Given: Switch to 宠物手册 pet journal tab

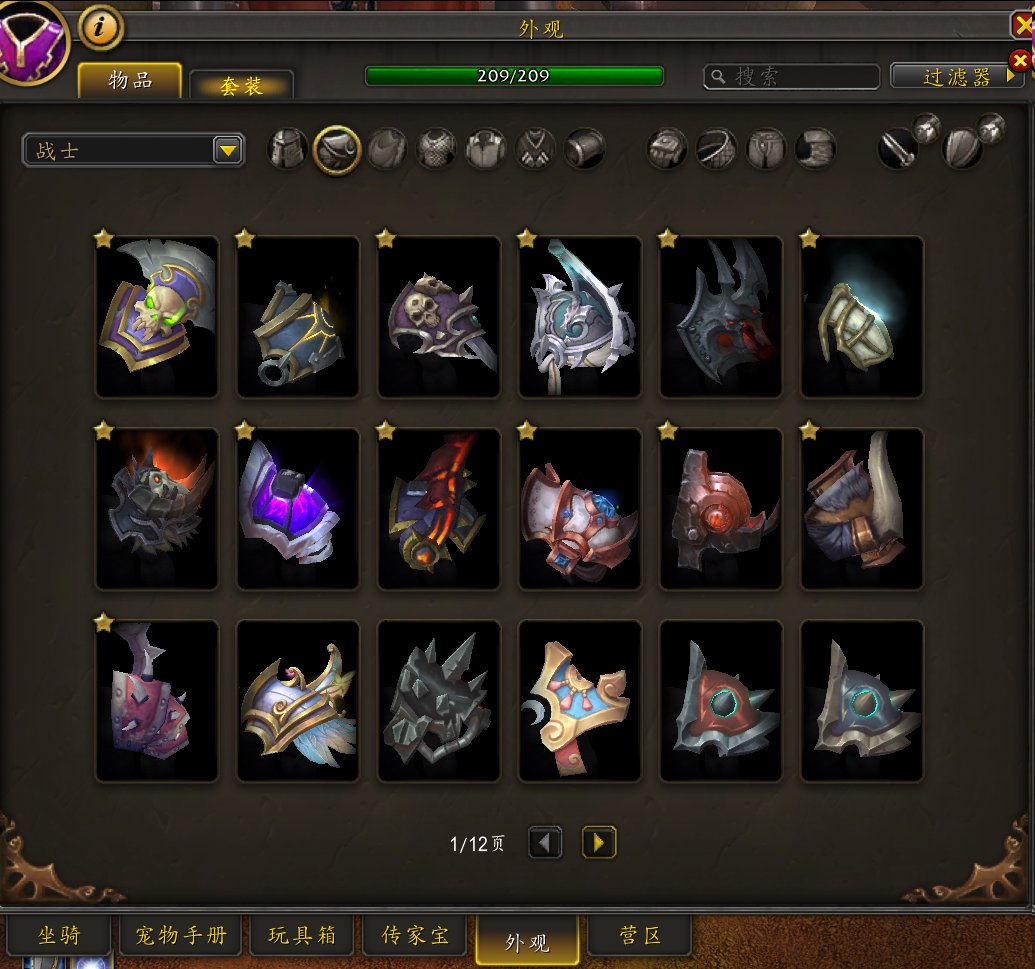Looking at the screenshot, I should (x=181, y=936).
